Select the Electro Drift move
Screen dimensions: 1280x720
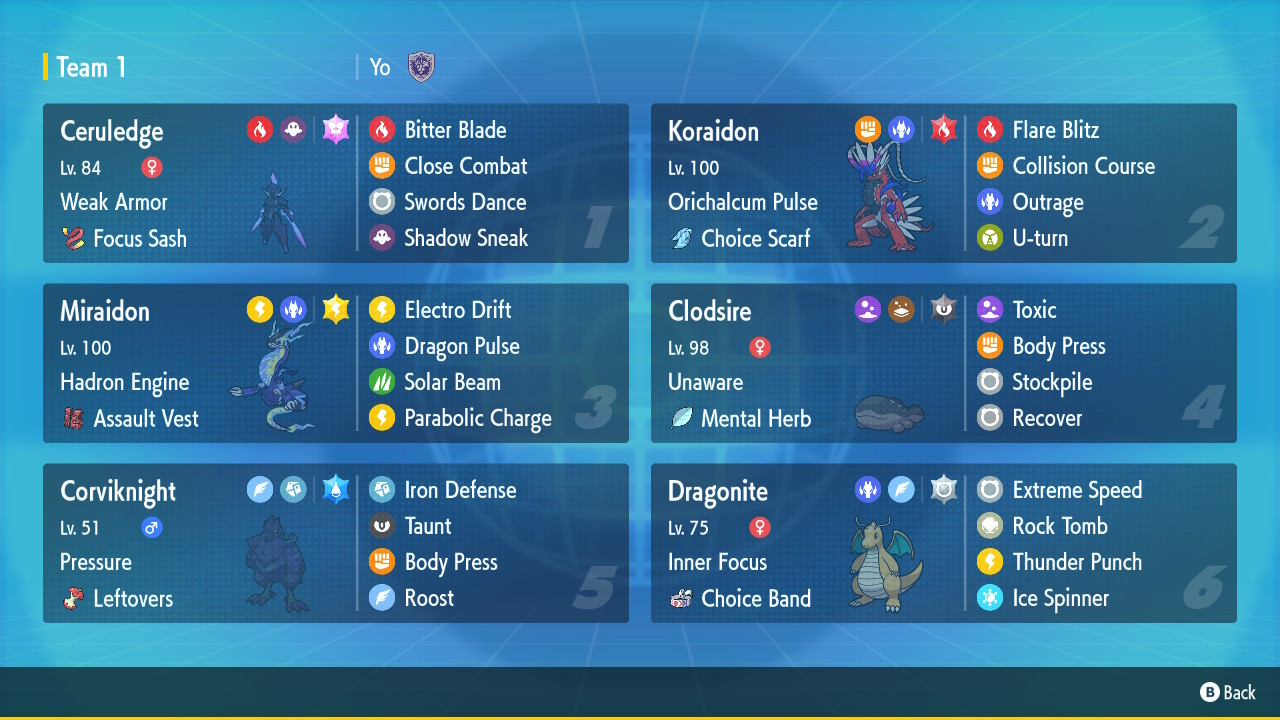[457, 310]
